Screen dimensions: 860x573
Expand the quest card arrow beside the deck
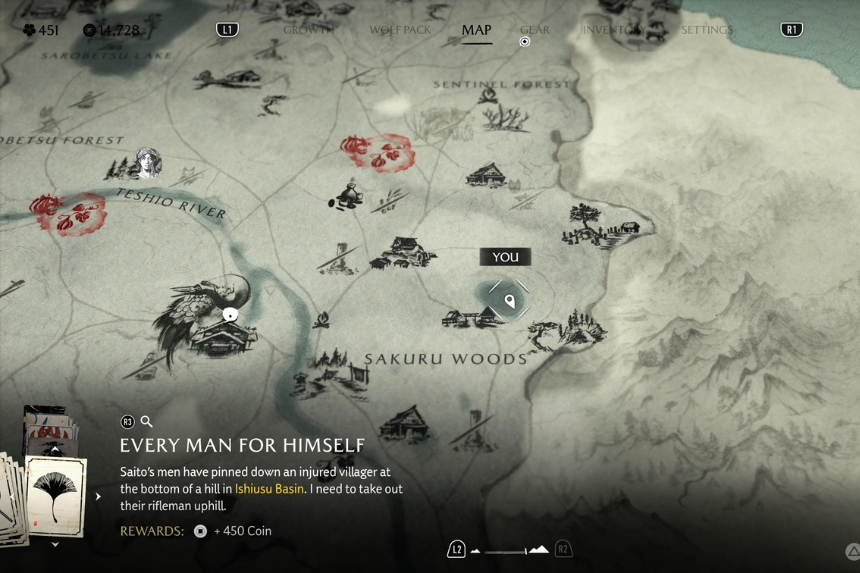tap(98, 496)
